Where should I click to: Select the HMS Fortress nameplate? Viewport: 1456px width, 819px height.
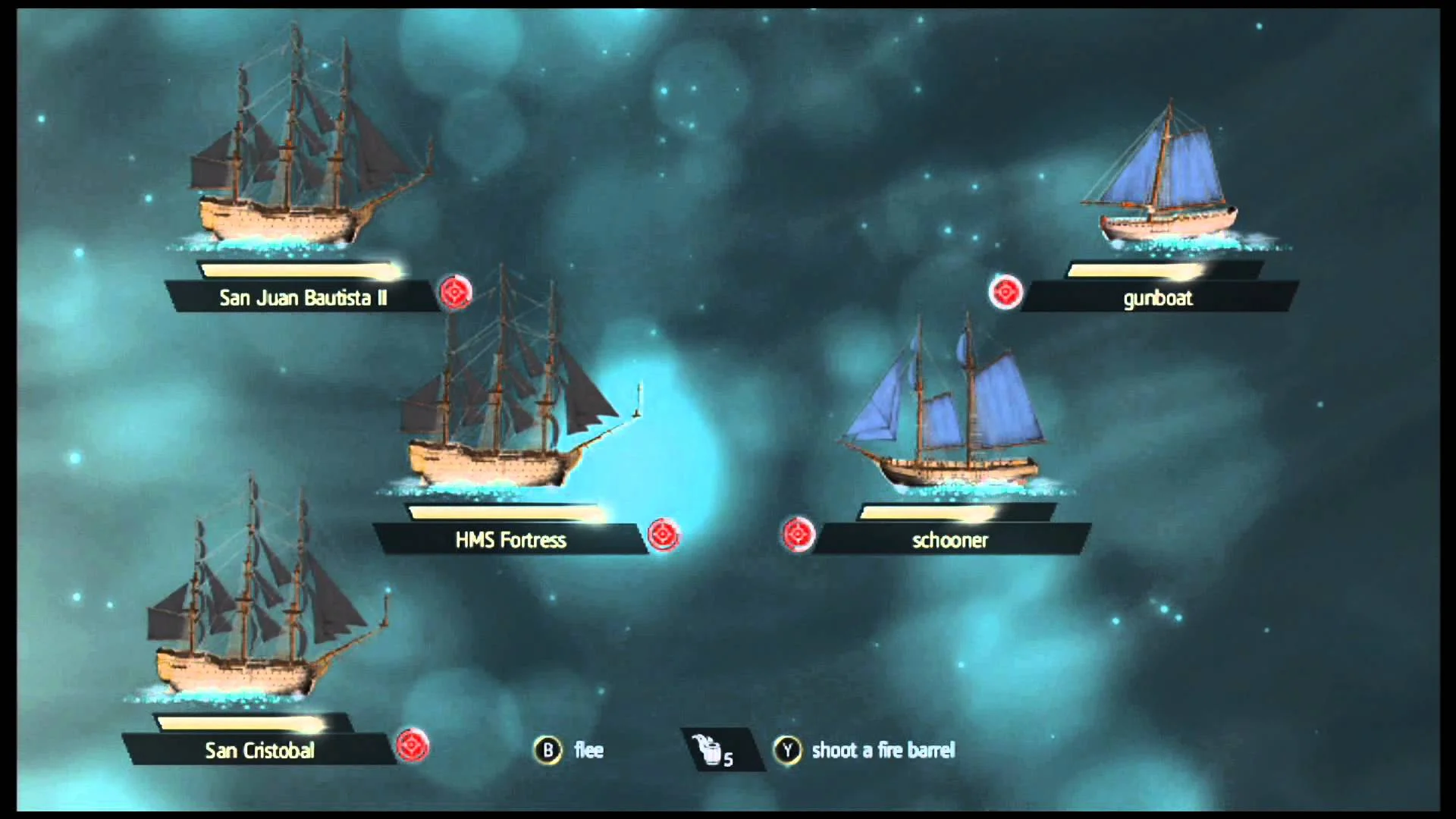(508, 540)
